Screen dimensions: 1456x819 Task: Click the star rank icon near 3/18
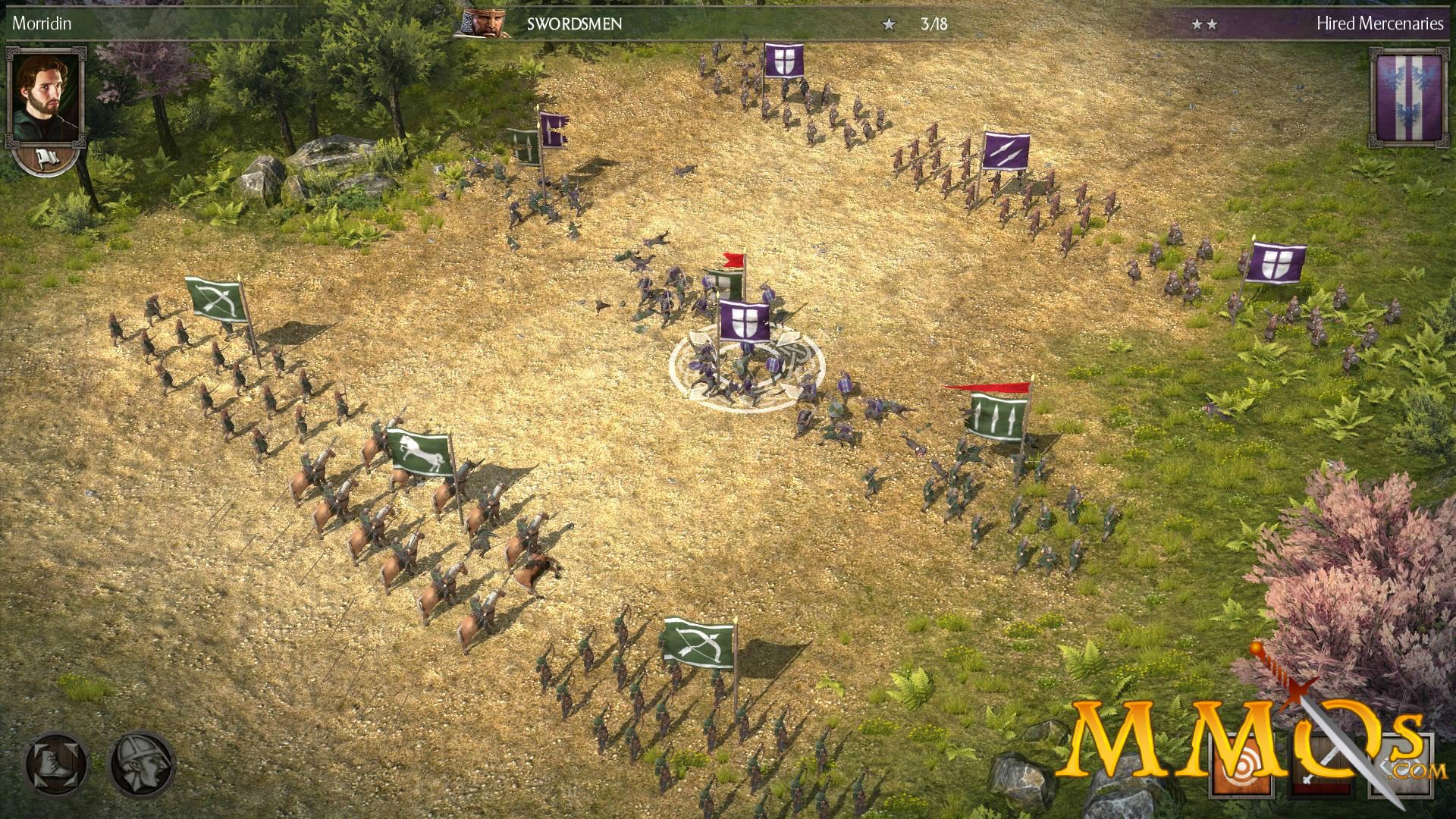pos(887,23)
